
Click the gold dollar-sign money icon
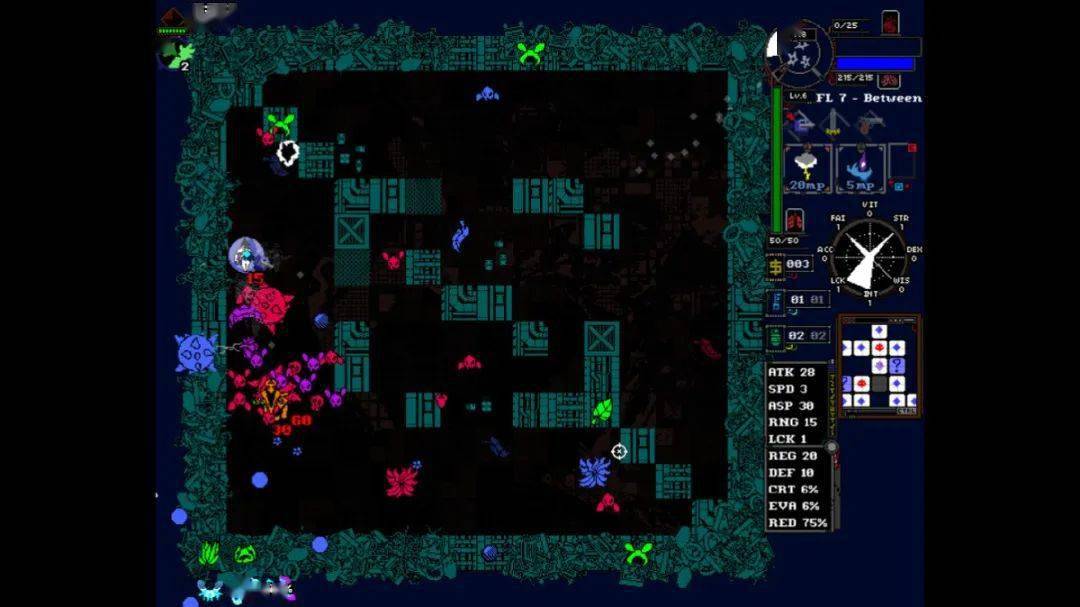[776, 264]
